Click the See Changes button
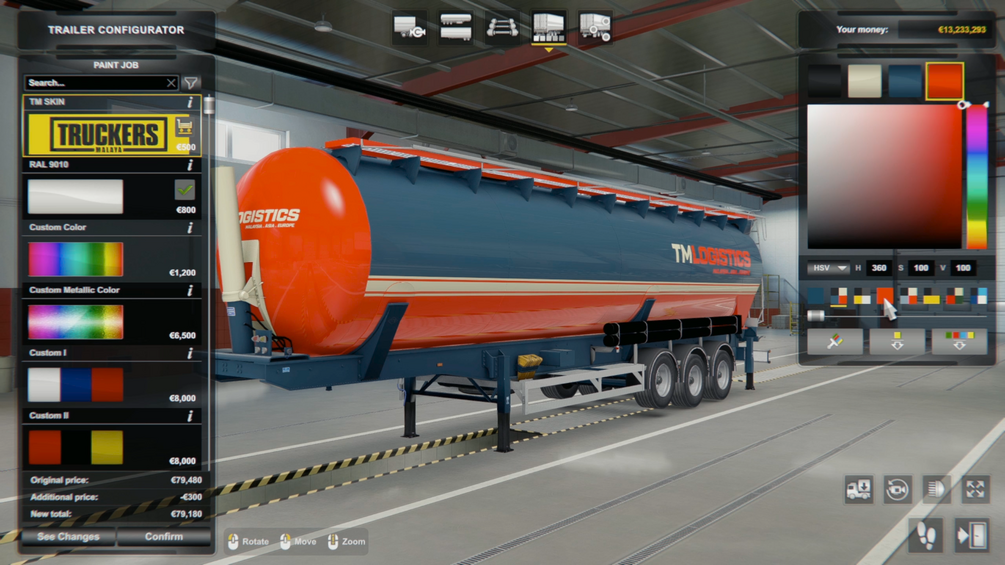1005x565 pixels. click(68, 537)
